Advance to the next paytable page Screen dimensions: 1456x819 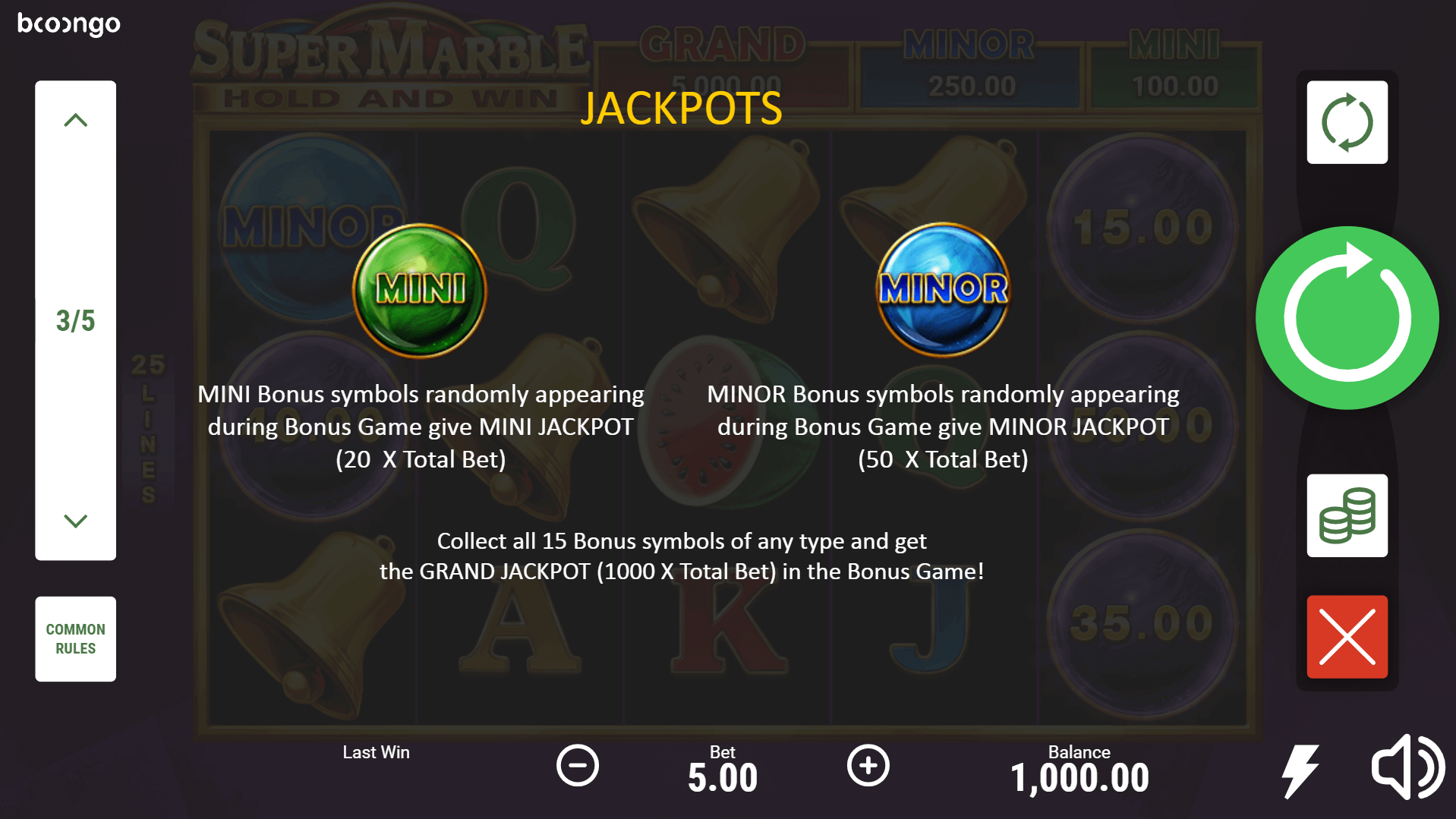pos(75,521)
